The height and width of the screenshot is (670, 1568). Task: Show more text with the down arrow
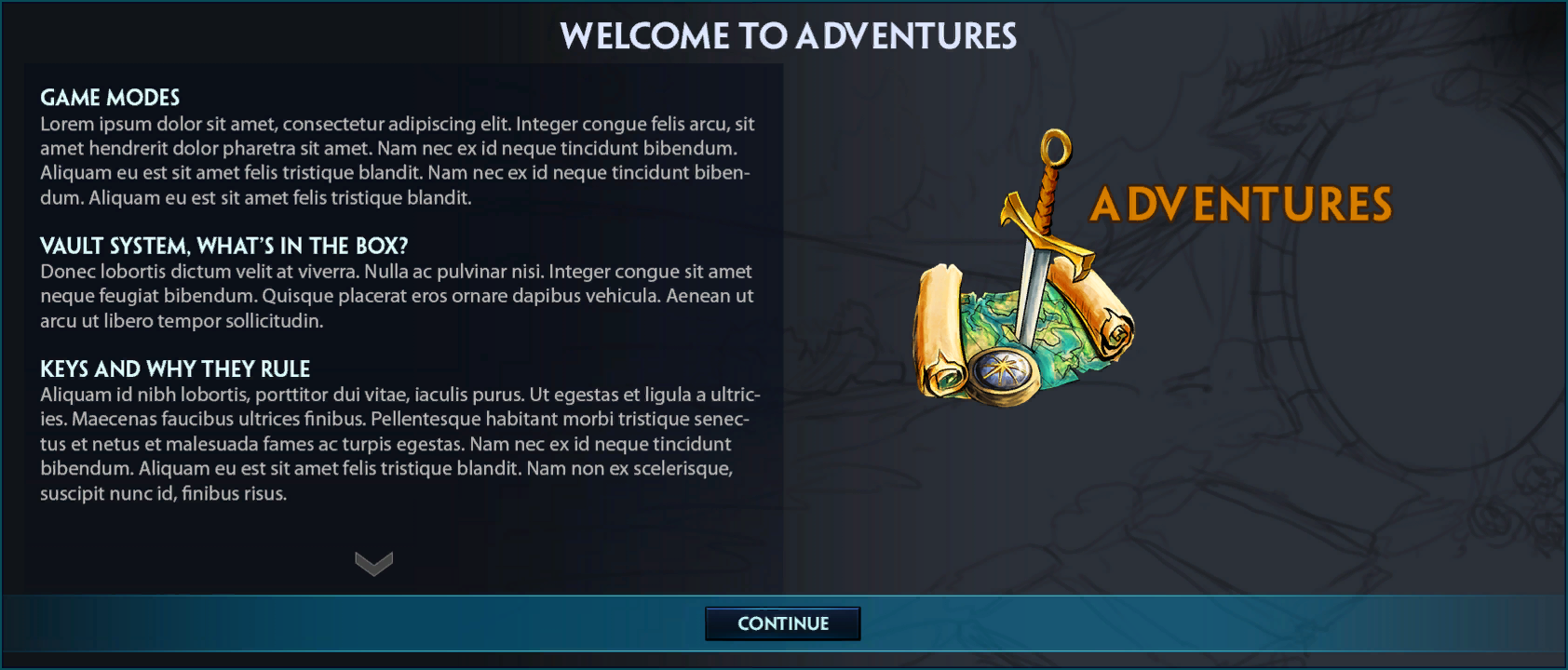pyautogui.click(x=373, y=563)
